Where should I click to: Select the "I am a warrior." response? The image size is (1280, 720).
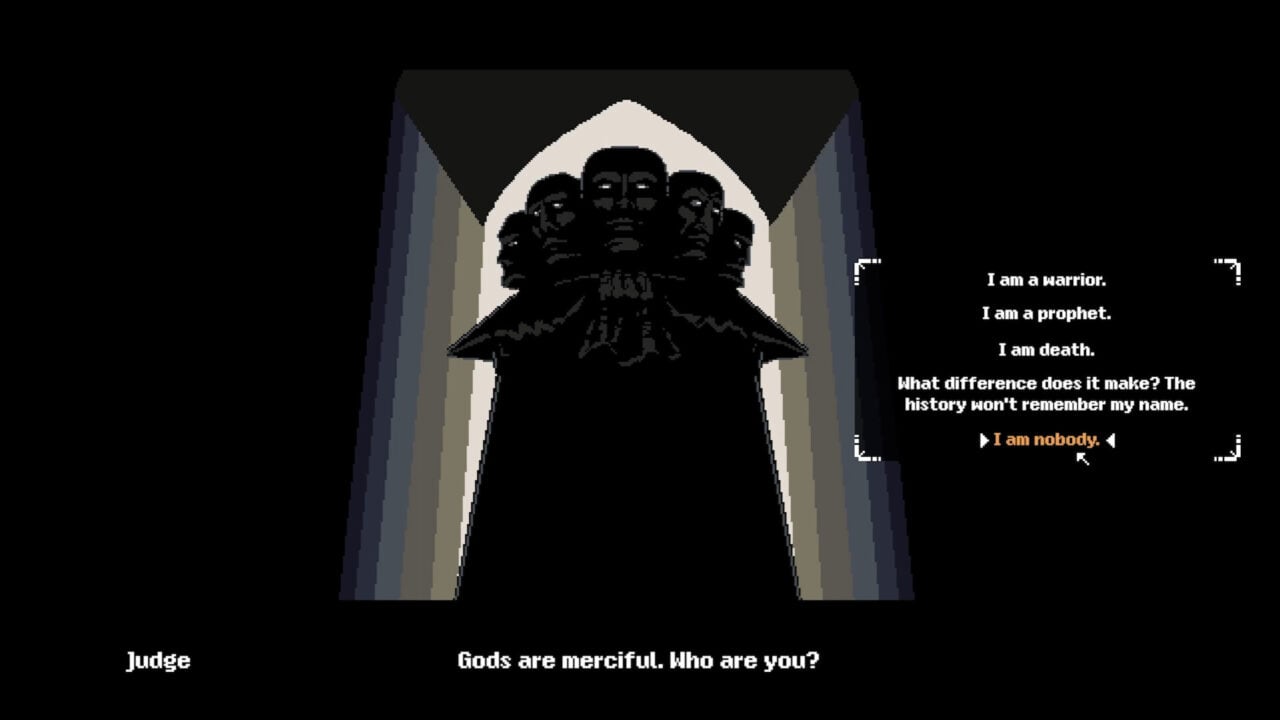pos(1044,280)
